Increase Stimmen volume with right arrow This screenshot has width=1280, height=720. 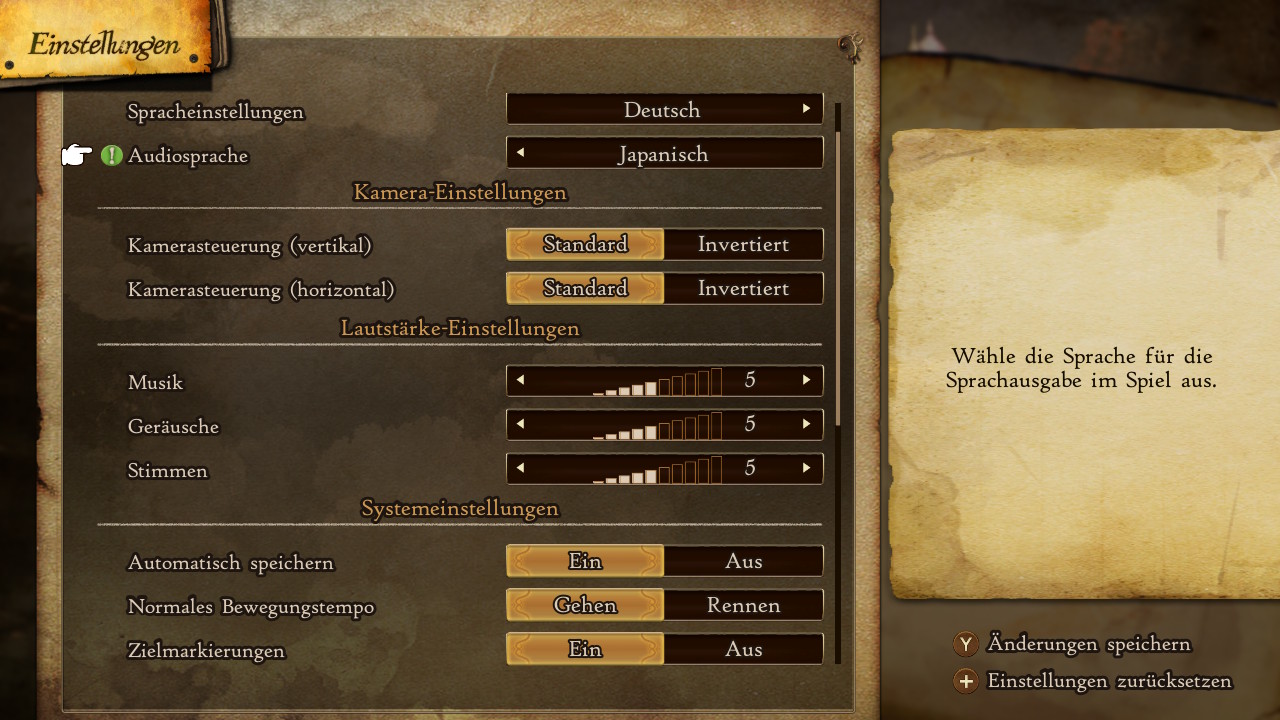point(806,468)
